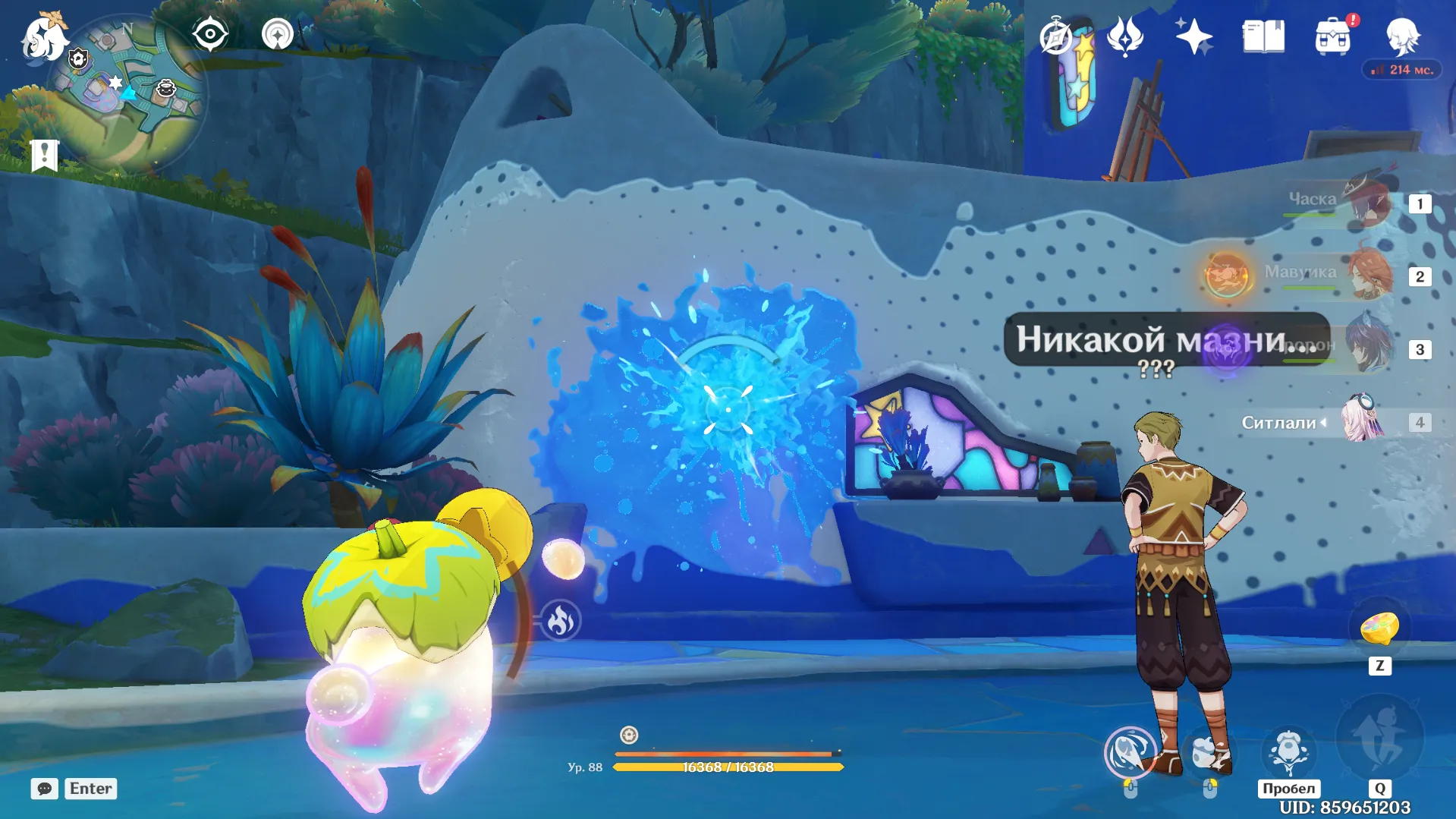This screenshot has height=819, width=1456.
Task: Open the chat speech bubble
Action: tap(44, 789)
